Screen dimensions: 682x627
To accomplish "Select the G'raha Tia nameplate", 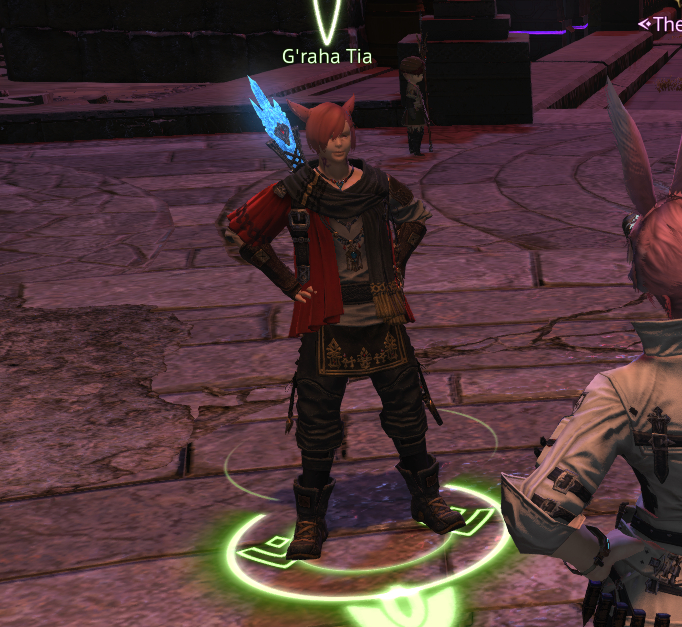I will coord(326,57).
